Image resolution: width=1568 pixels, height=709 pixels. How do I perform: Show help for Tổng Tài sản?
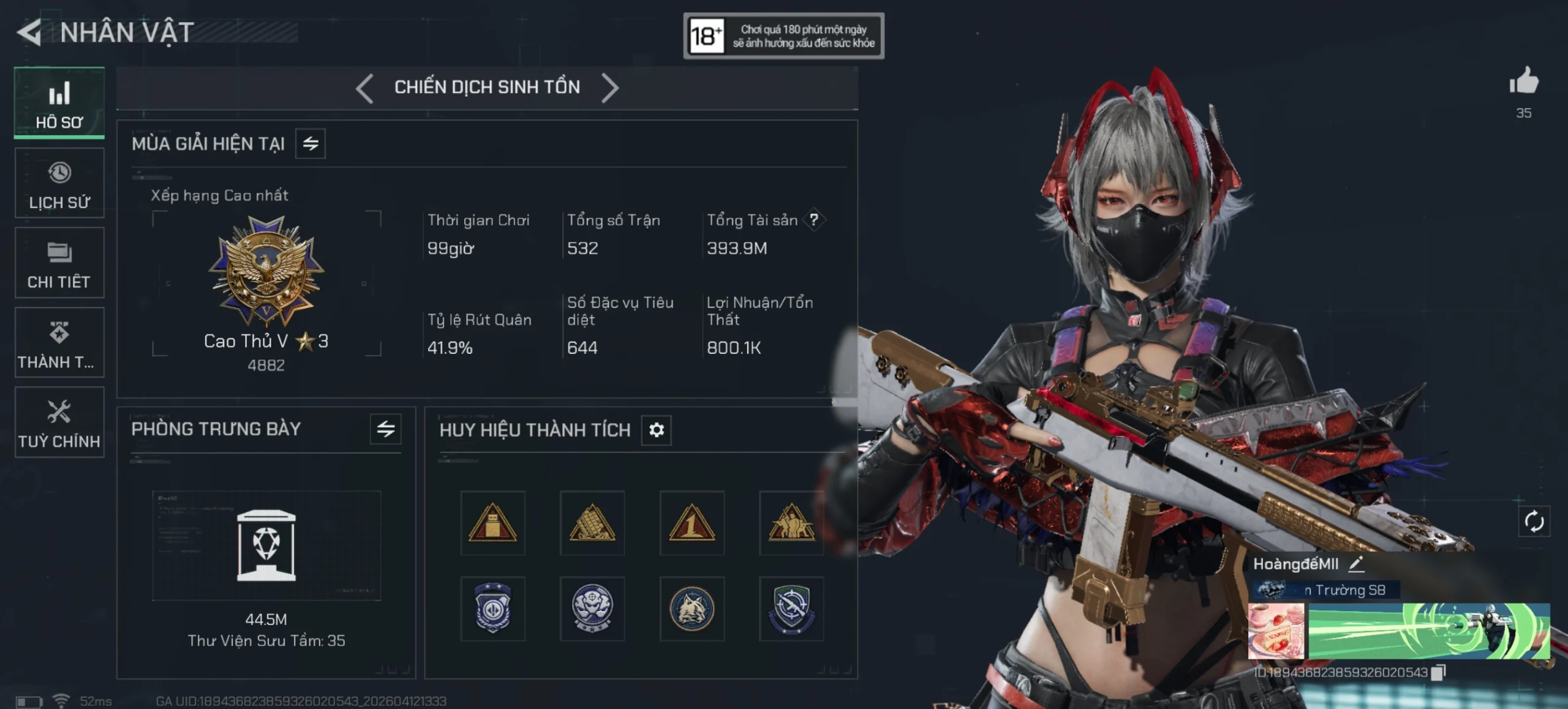pos(813,220)
